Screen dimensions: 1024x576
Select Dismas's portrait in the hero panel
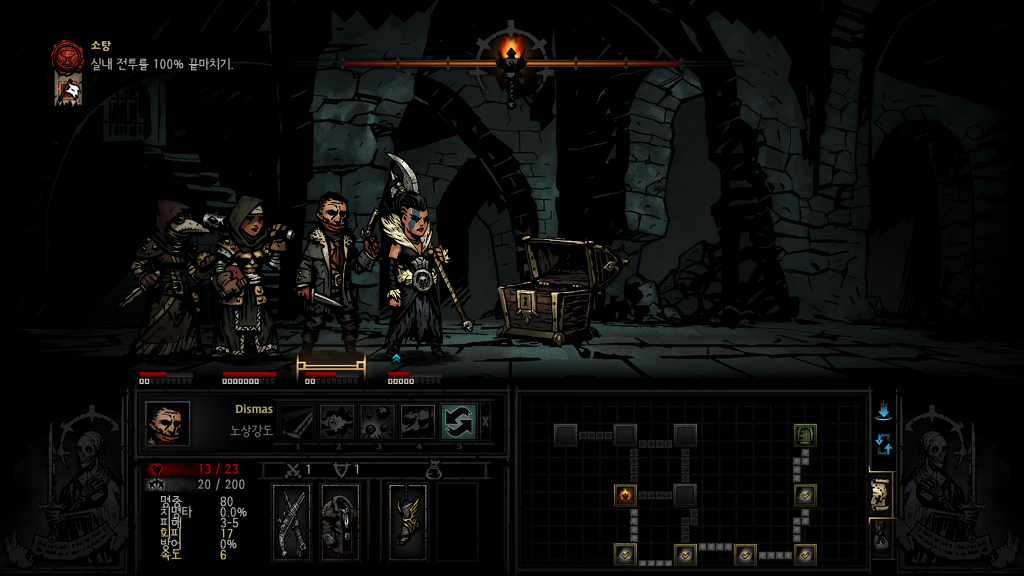[167, 423]
